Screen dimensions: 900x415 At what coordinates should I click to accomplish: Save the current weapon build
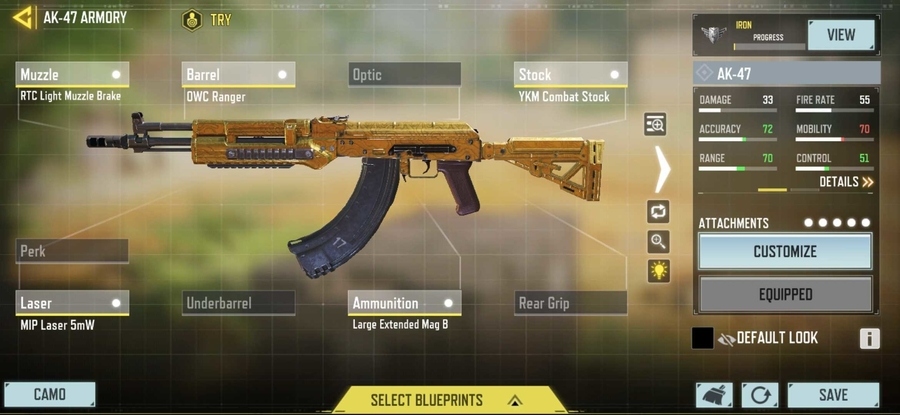[832, 395]
